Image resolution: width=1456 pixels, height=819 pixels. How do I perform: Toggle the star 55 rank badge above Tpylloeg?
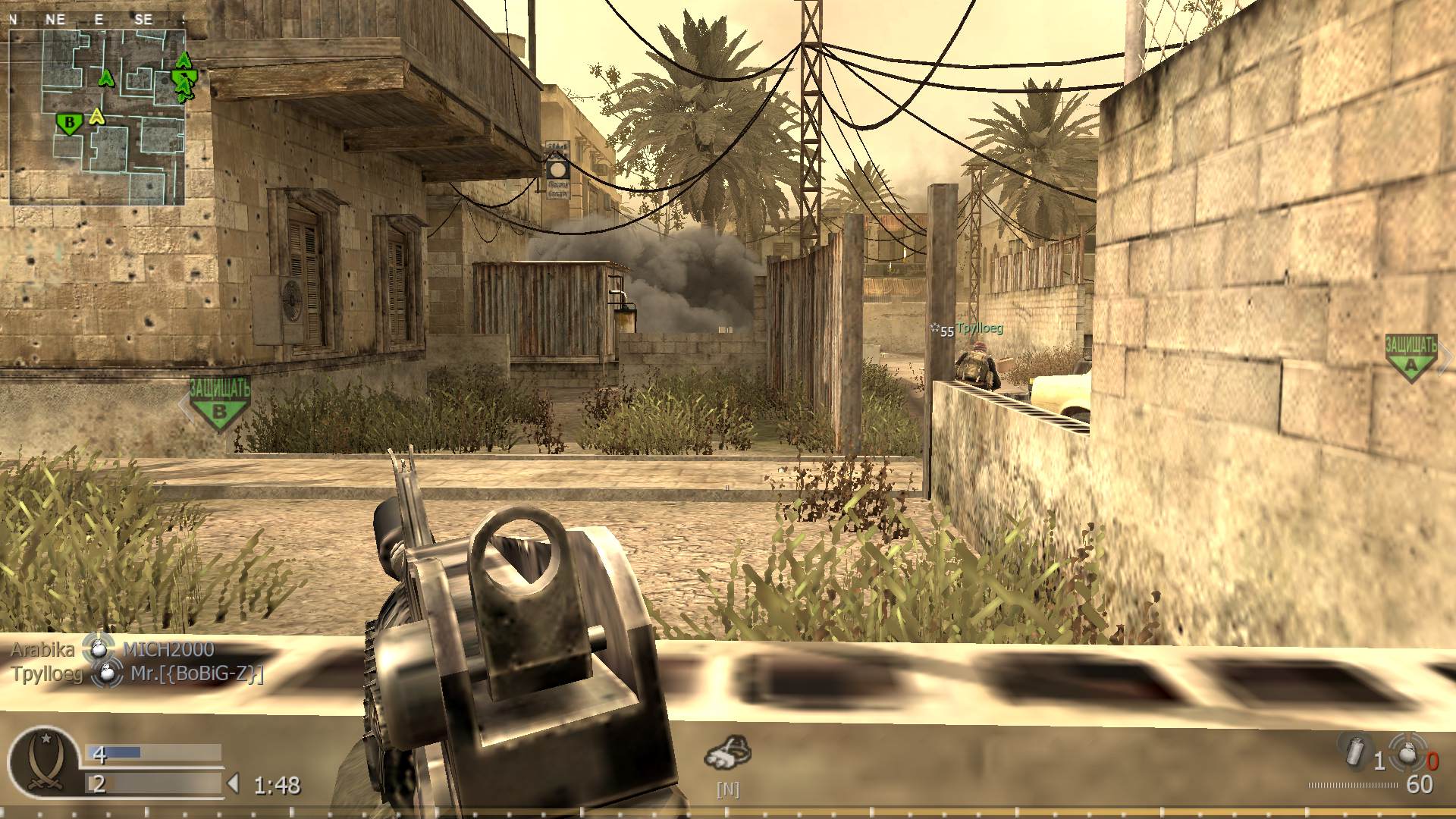[x=941, y=329]
